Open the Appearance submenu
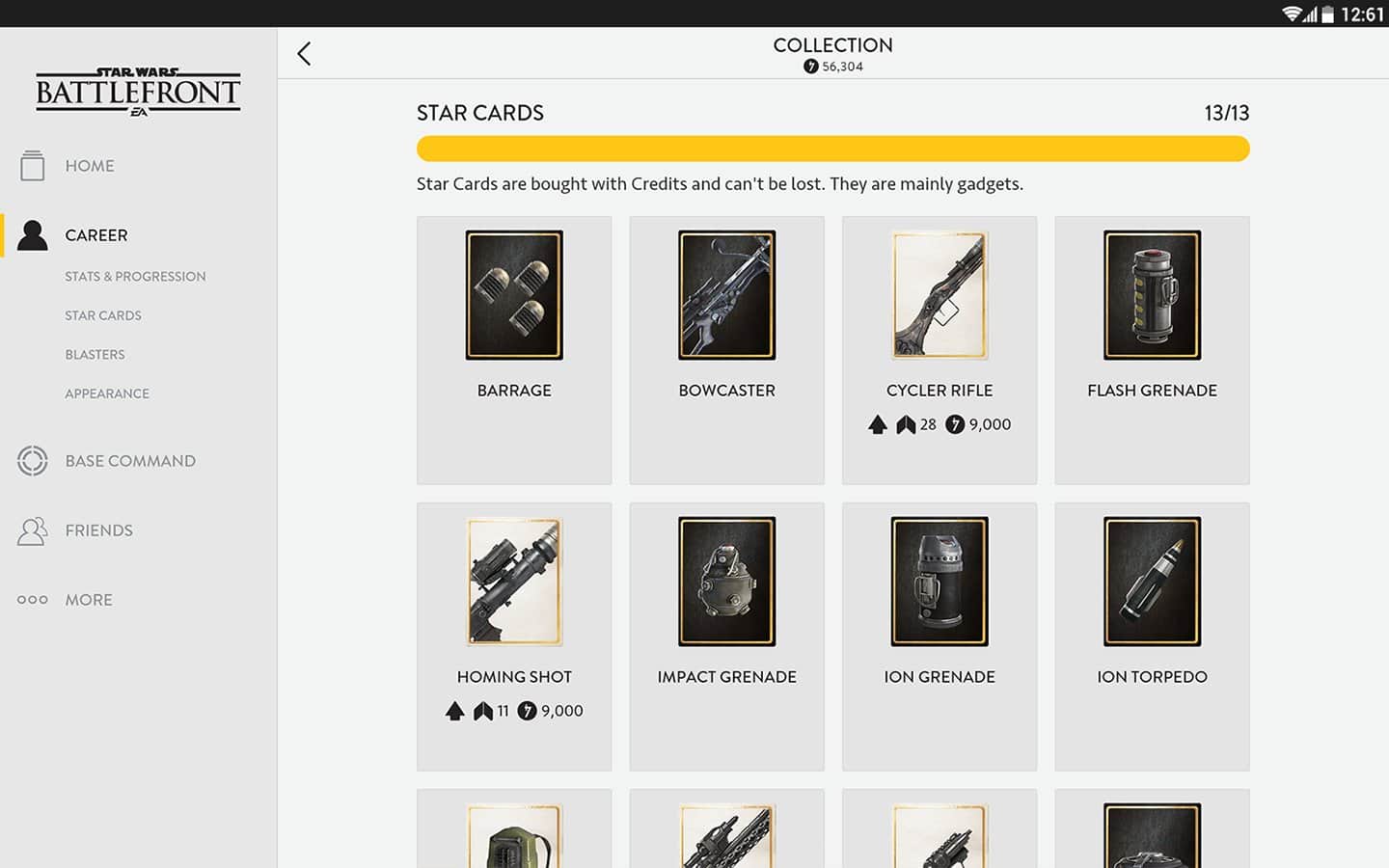The height and width of the screenshot is (868, 1389). coord(107,393)
